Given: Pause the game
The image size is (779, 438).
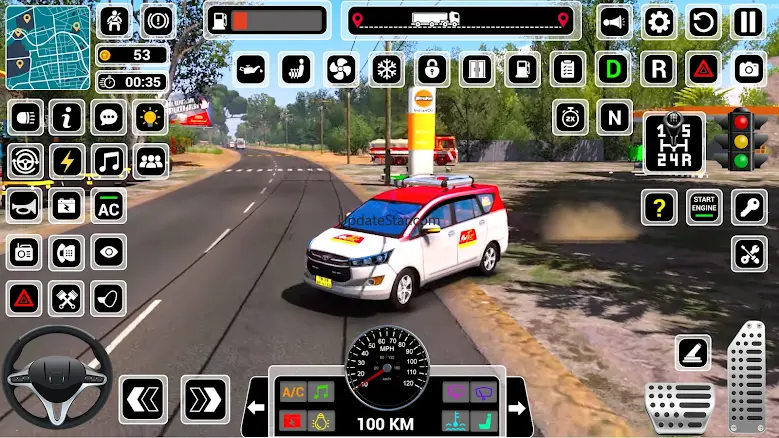Looking at the screenshot, I should click(x=748, y=22).
